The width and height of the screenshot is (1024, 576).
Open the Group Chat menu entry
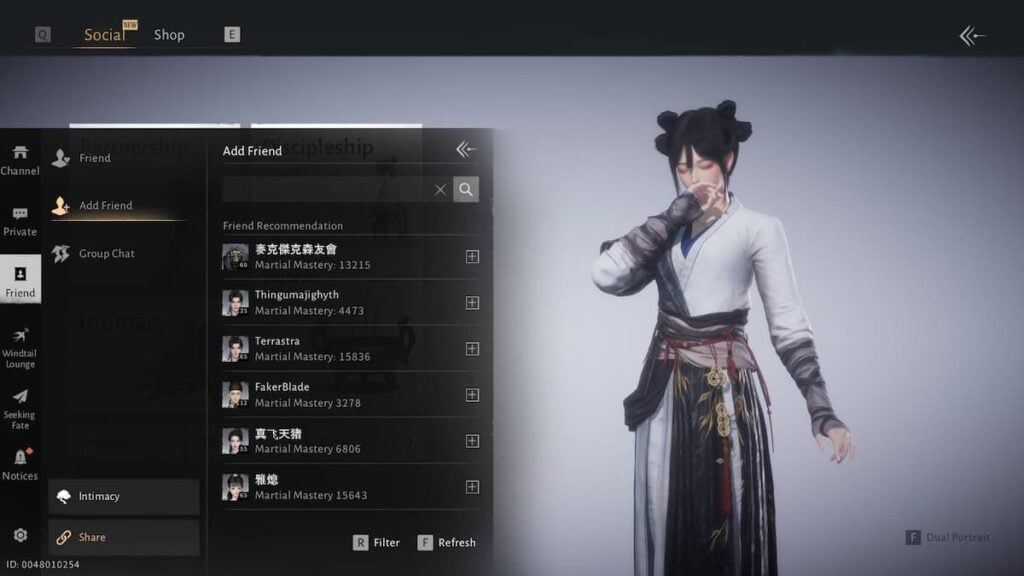pos(106,254)
